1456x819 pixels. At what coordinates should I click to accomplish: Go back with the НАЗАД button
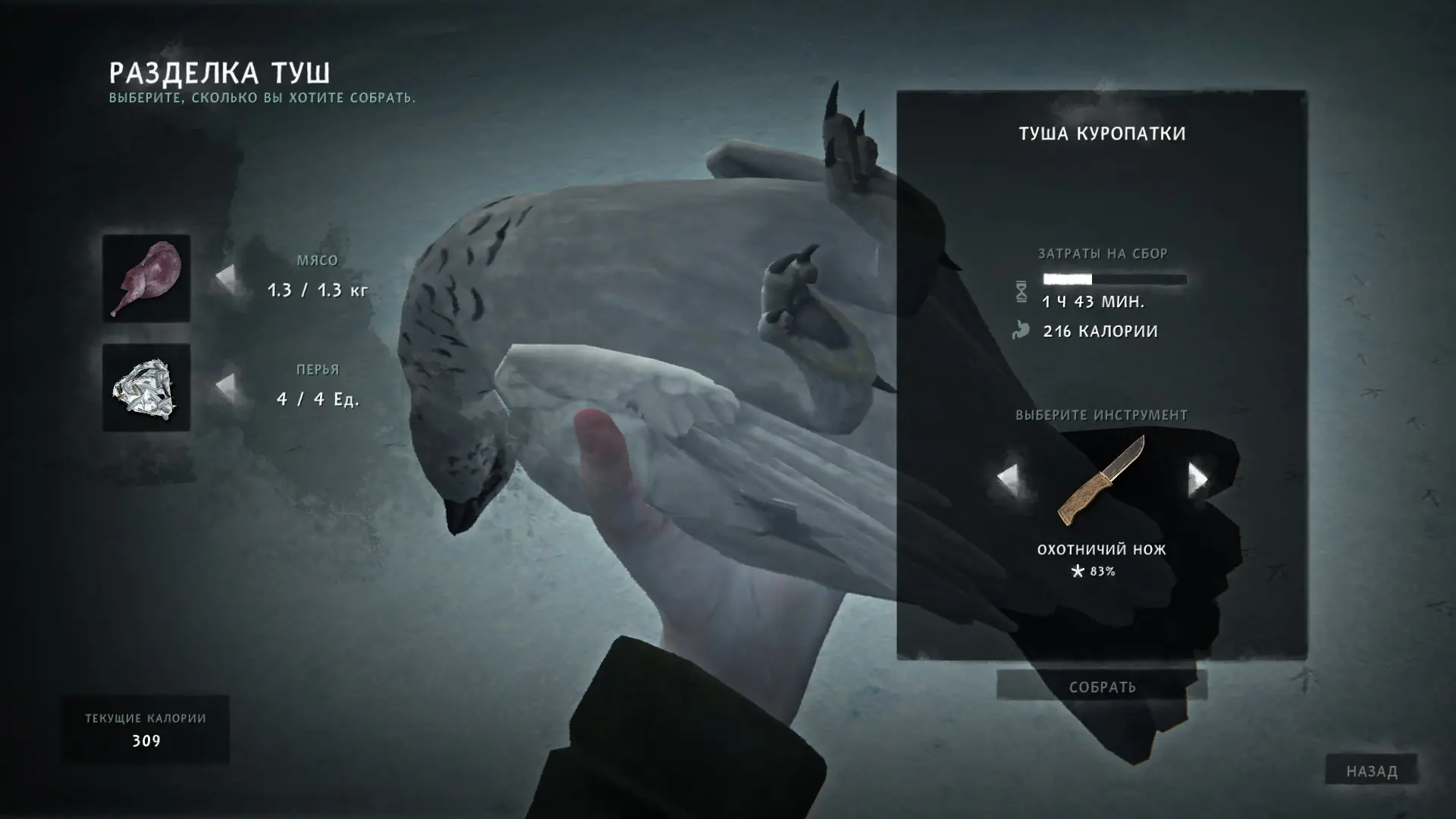point(1371,771)
